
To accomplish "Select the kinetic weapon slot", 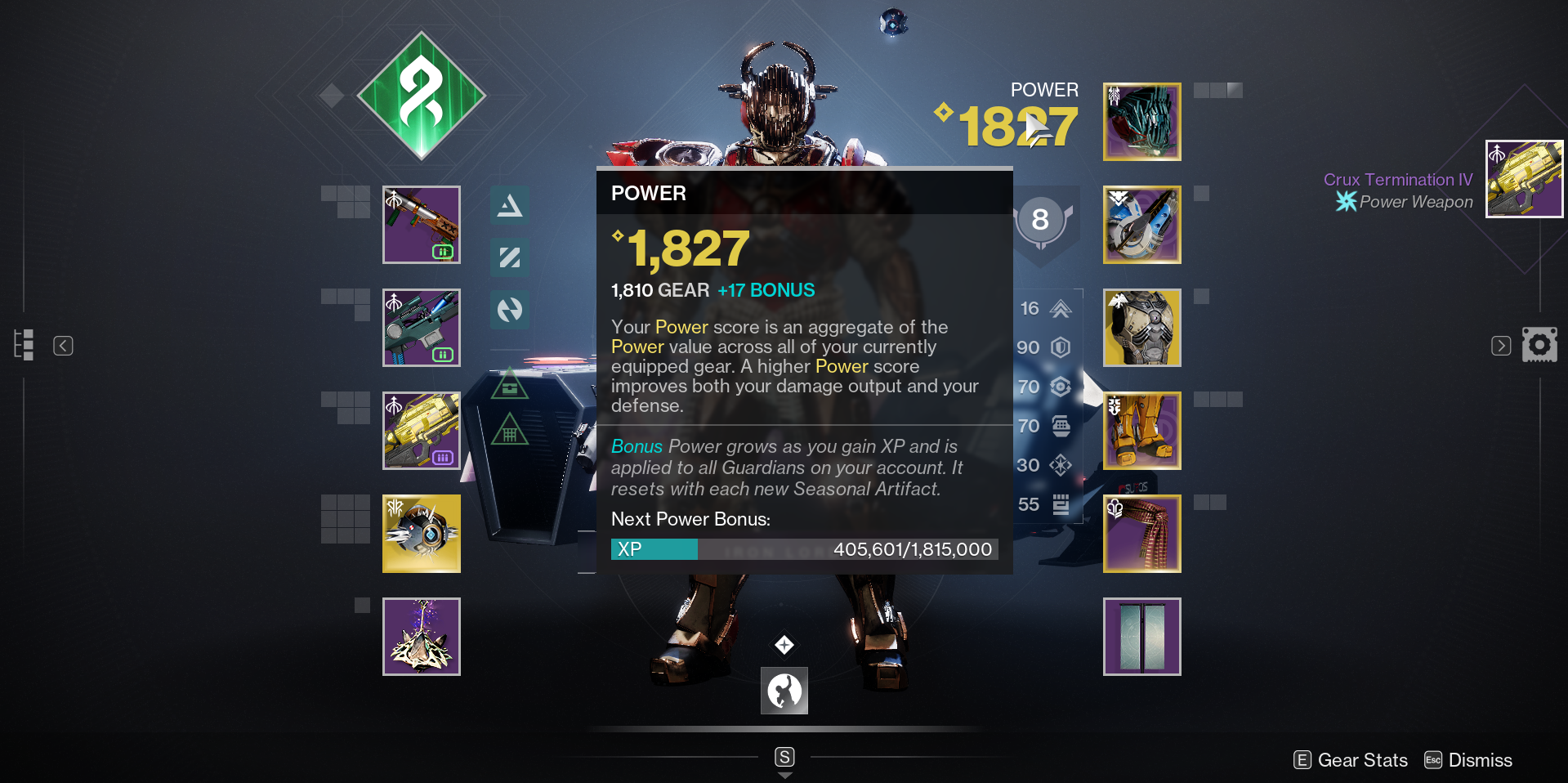I will click(422, 225).
